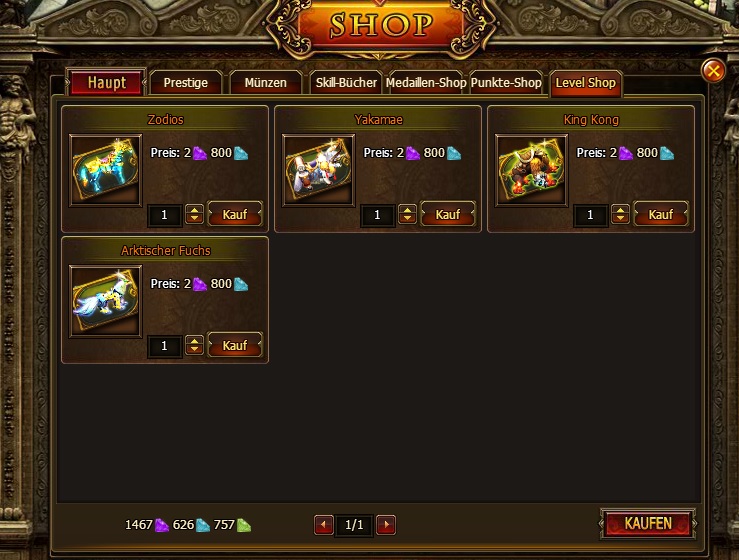
Task: Show the Skill-Bücher tab
Action: (346, 83)
